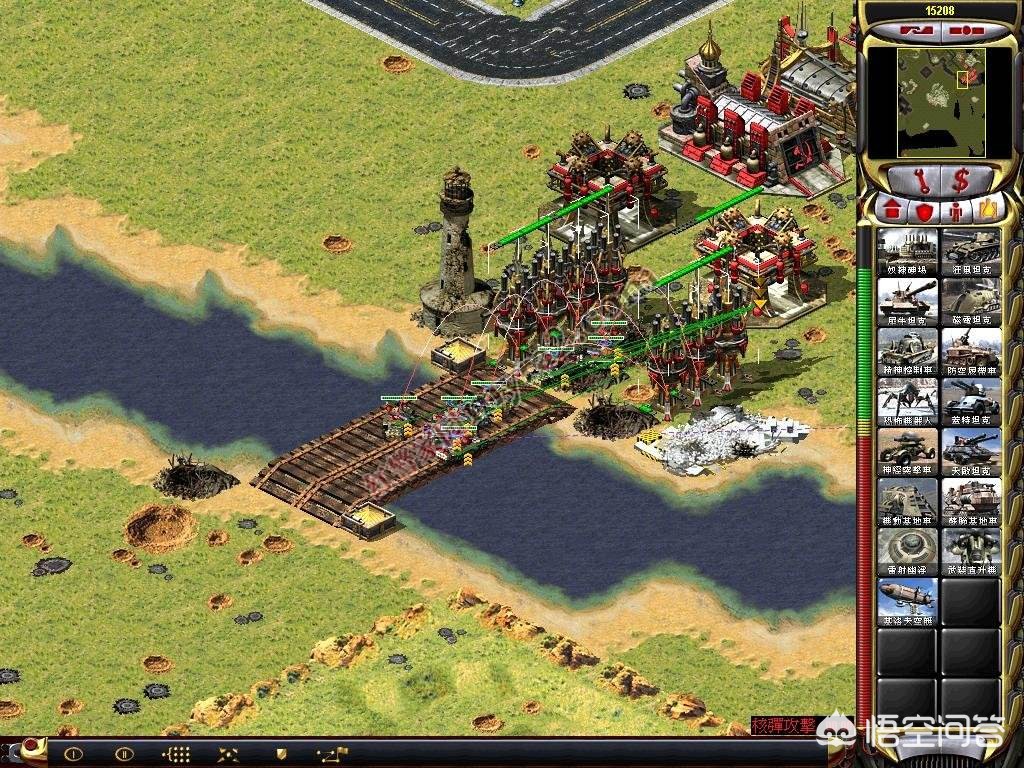This screenshot has height=768, width=1024.
Task: Switch to the structures build tab
Action: 892,211
